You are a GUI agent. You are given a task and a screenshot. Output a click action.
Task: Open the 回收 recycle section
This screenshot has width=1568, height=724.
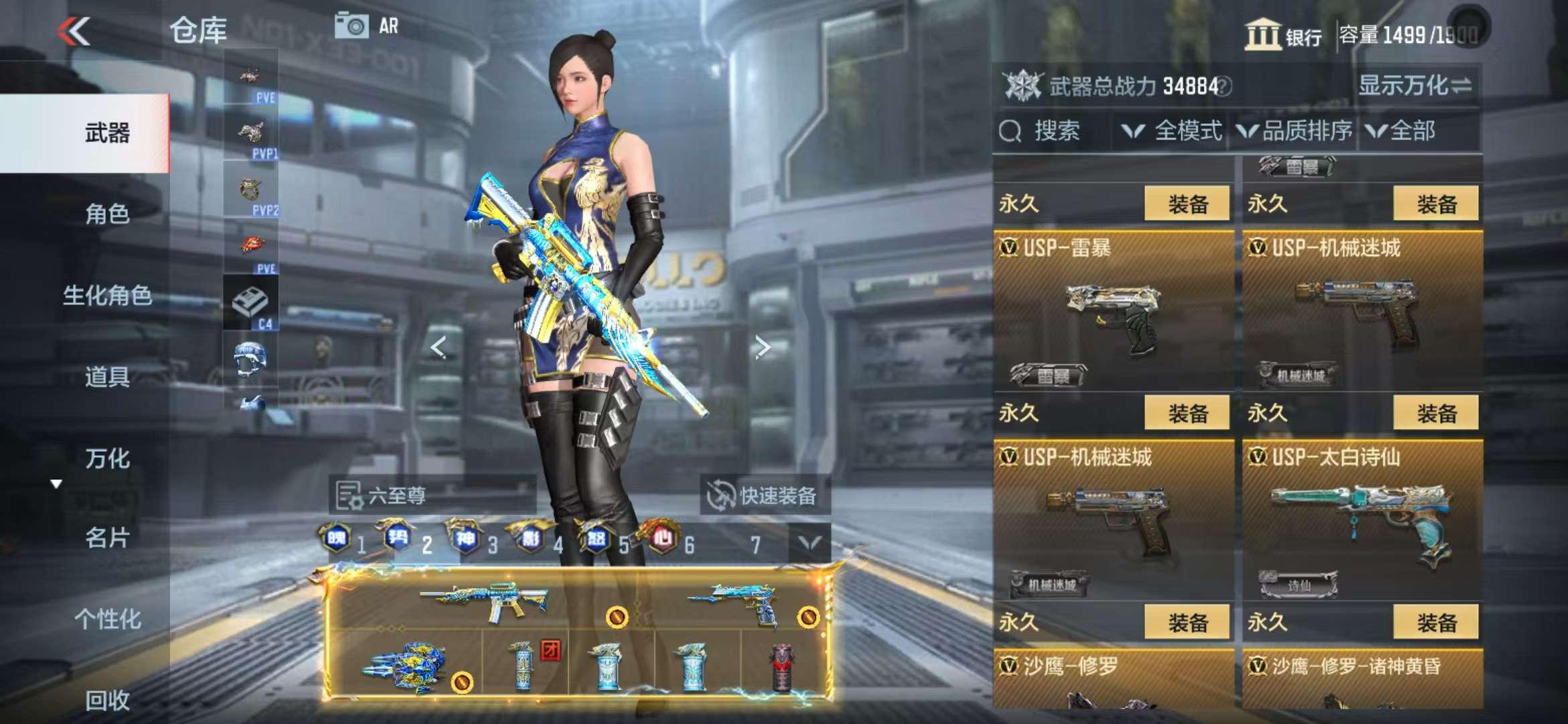[107, 700]
